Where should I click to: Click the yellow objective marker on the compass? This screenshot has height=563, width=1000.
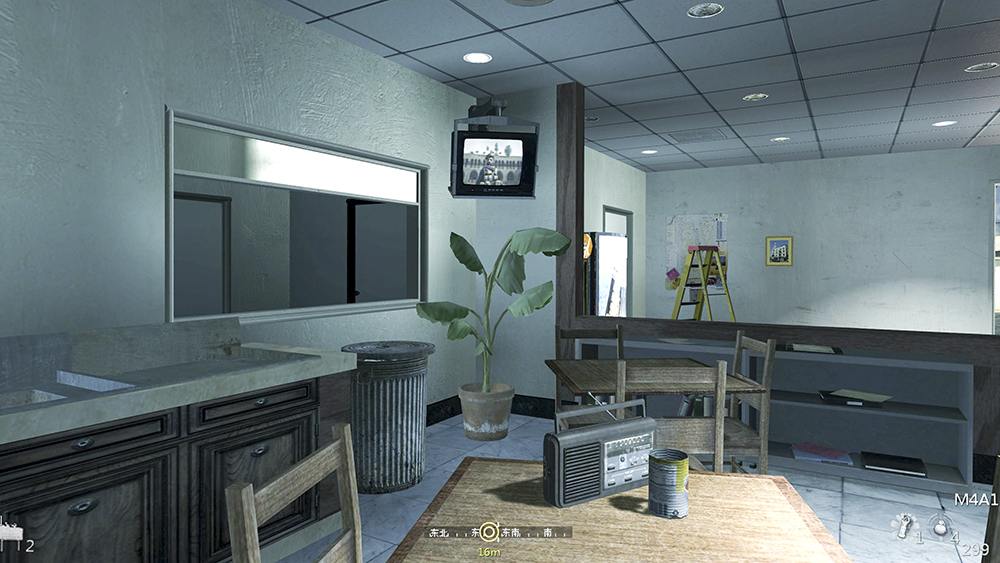coord(489,533)
